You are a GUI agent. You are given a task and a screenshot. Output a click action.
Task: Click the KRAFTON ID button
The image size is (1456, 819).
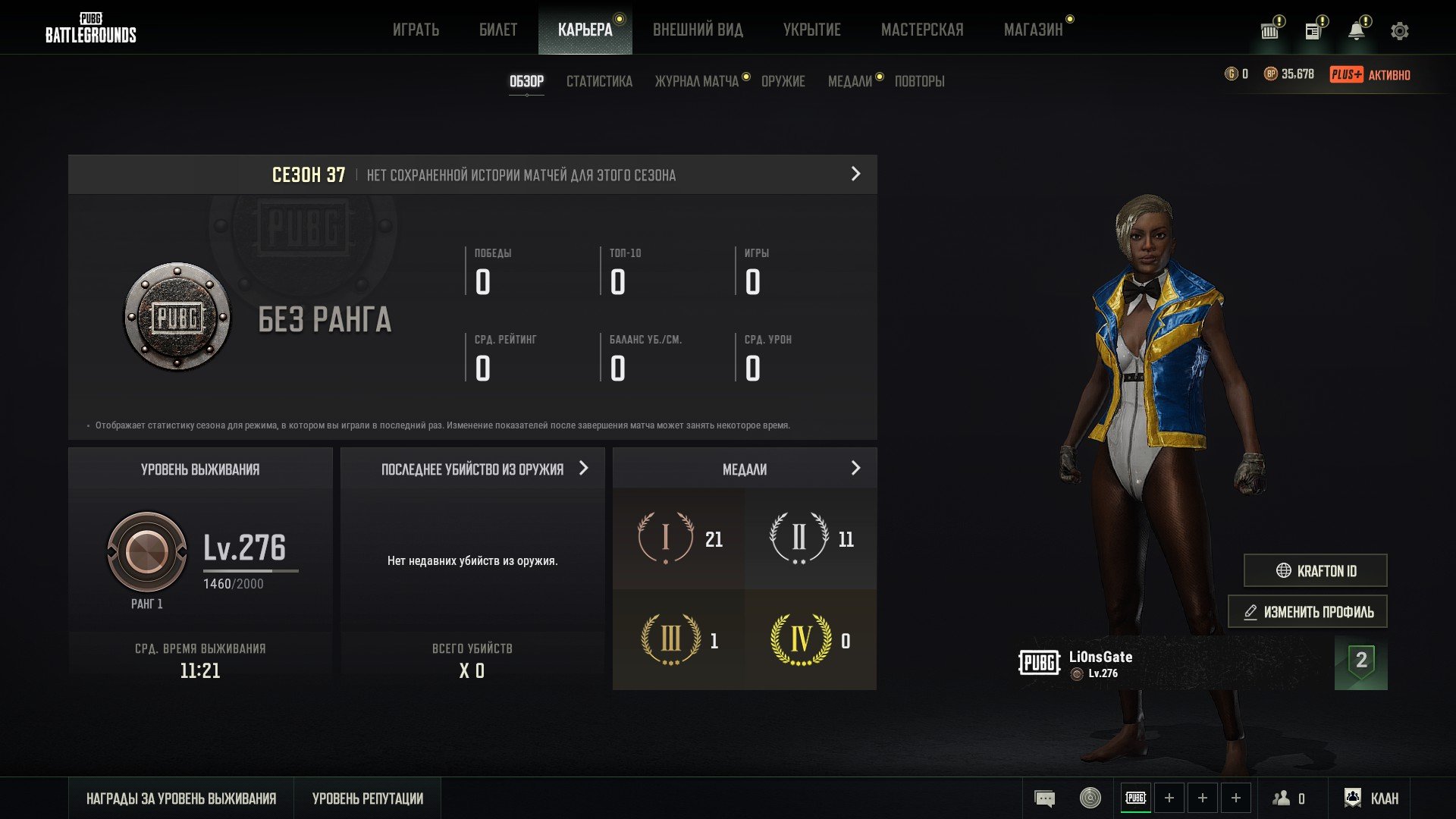tap(1315, 571)
